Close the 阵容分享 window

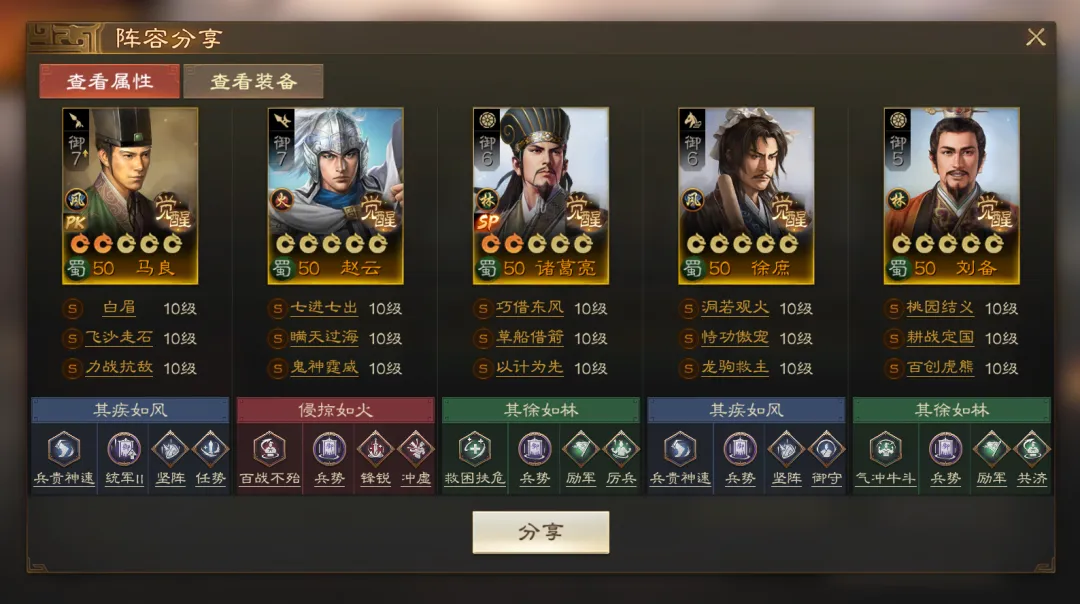[x=1035, y=38]
